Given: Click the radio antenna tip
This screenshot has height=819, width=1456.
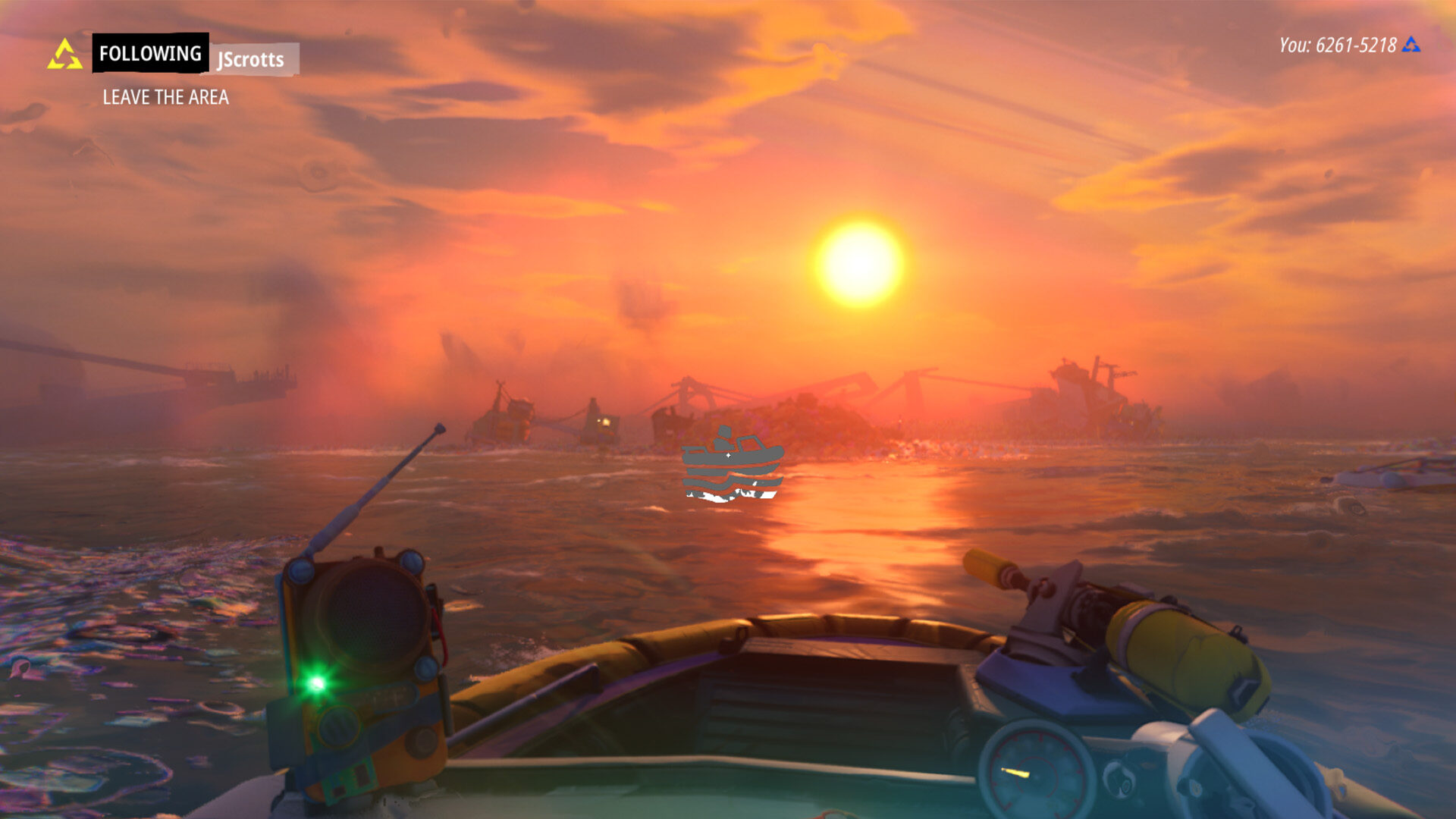Looking at the screenshot, I should pyautogui.click(x=440, y=430).
